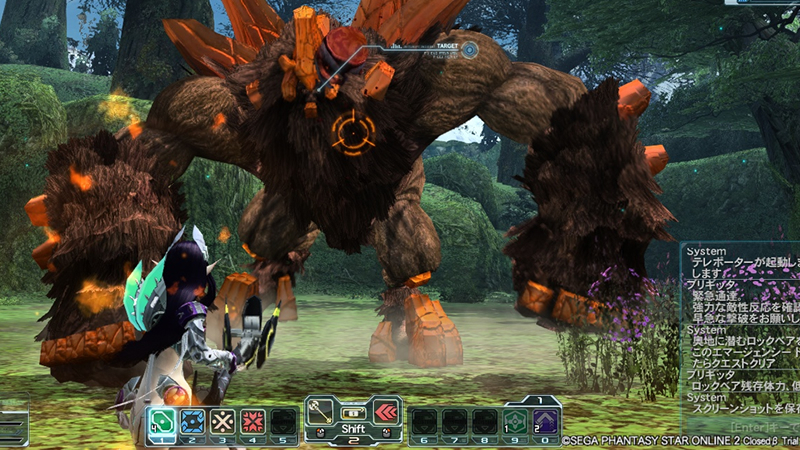800x450 pixels.
Task: Select the green hexagon item in slot 1
Action: click(162, 420)
